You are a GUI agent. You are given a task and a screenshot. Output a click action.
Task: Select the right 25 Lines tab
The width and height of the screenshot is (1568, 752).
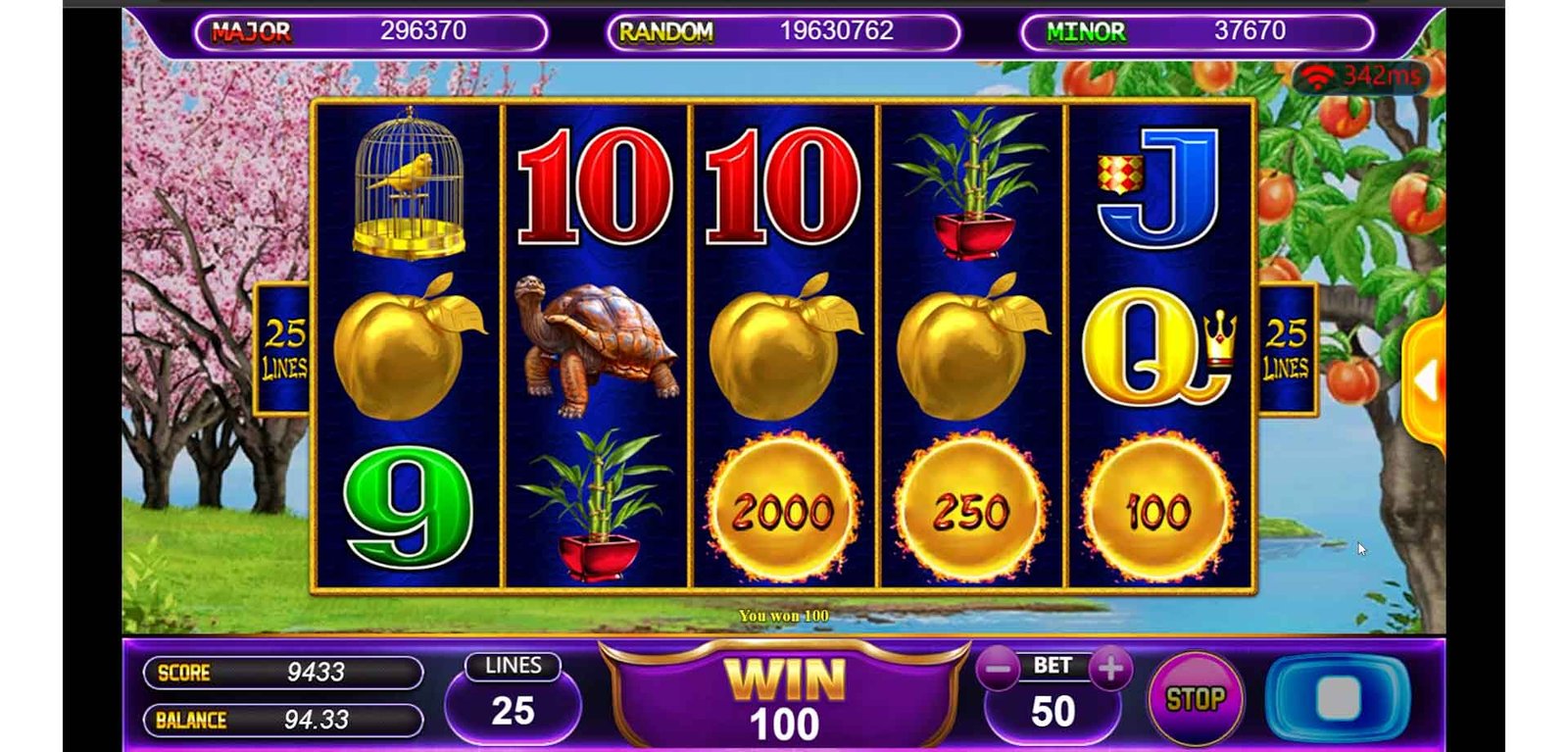(x=1286, y=349)
